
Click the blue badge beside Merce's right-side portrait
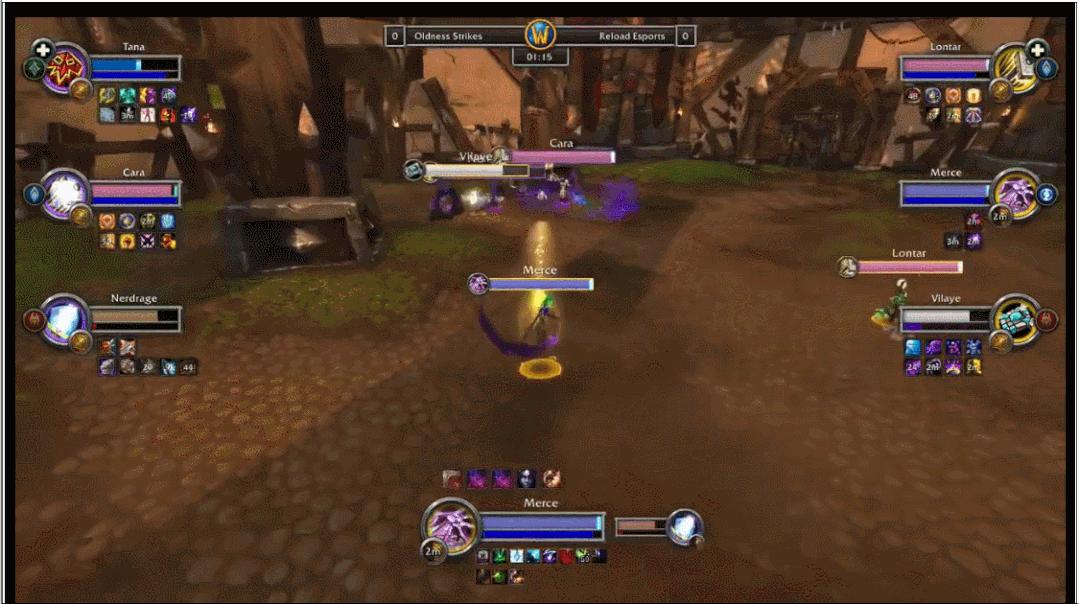coord(1048,194)
